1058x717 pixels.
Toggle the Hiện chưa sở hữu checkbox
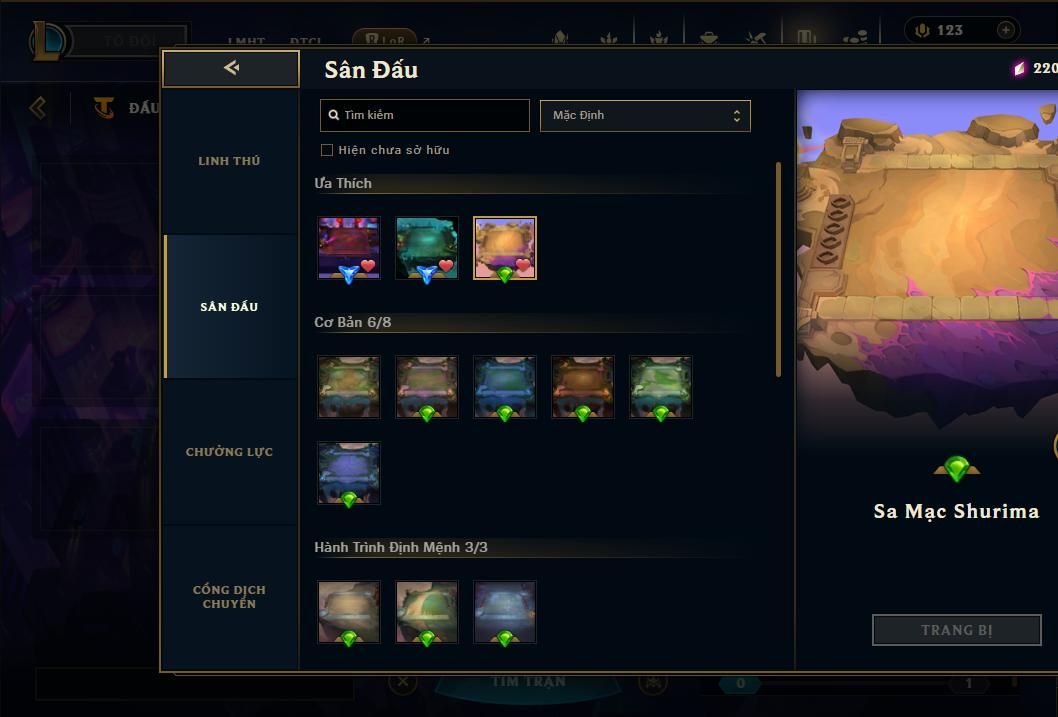point(327,150)
